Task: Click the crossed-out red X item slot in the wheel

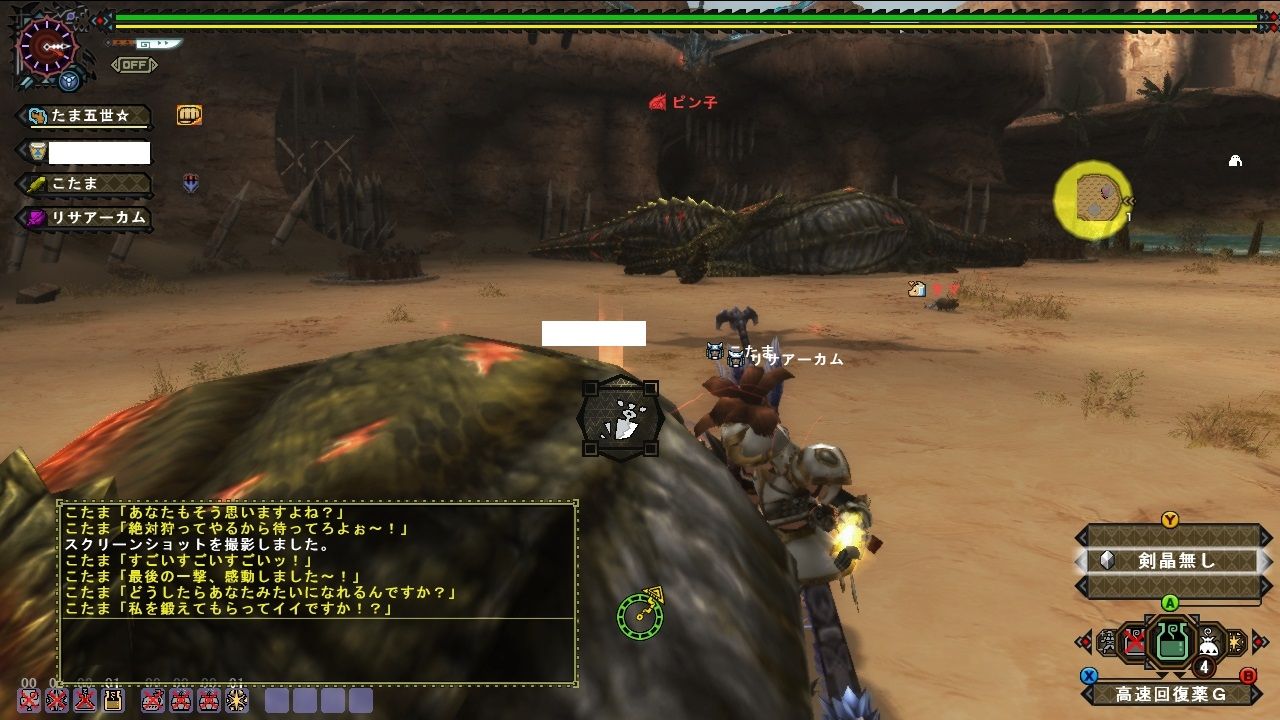Action: click(1133, 640)
